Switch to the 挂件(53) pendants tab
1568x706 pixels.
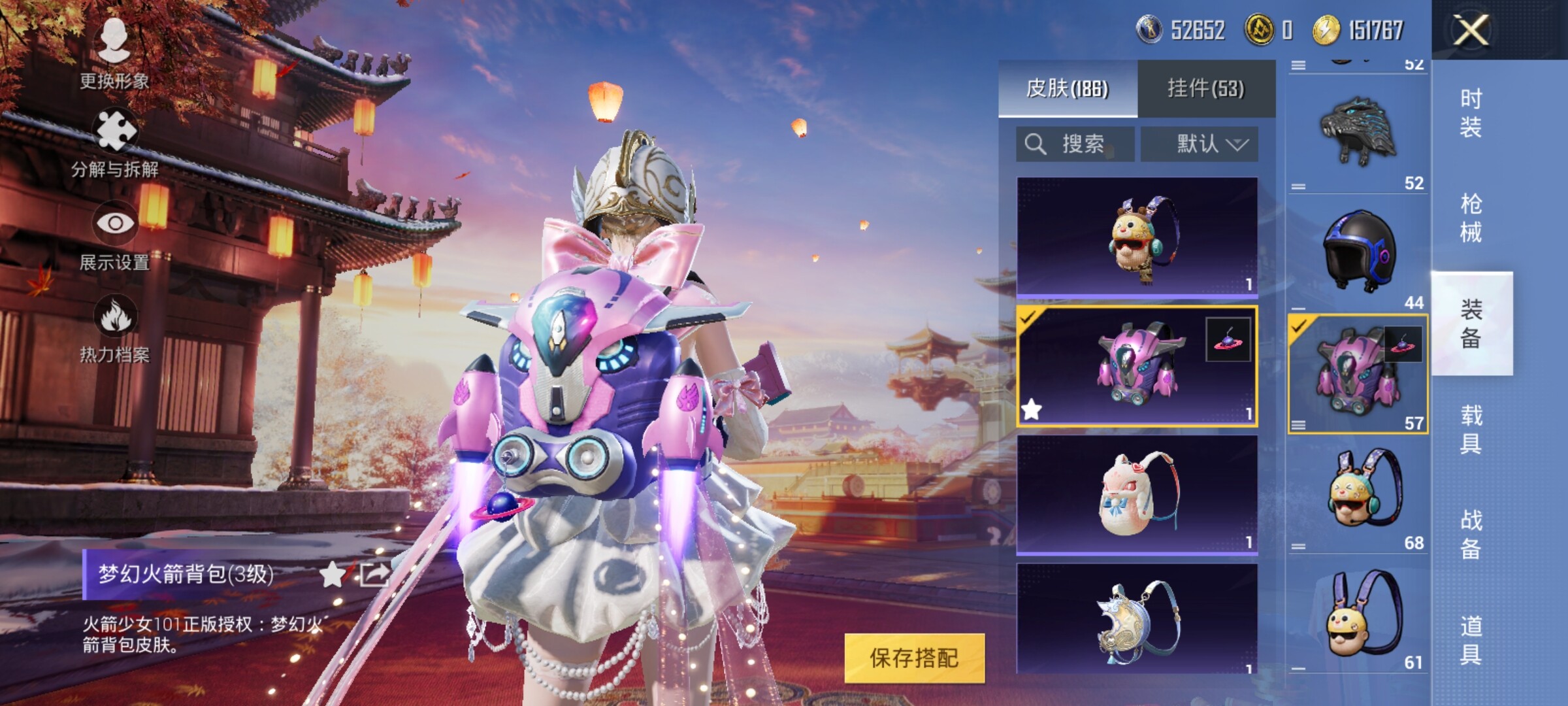(1206, 88)
